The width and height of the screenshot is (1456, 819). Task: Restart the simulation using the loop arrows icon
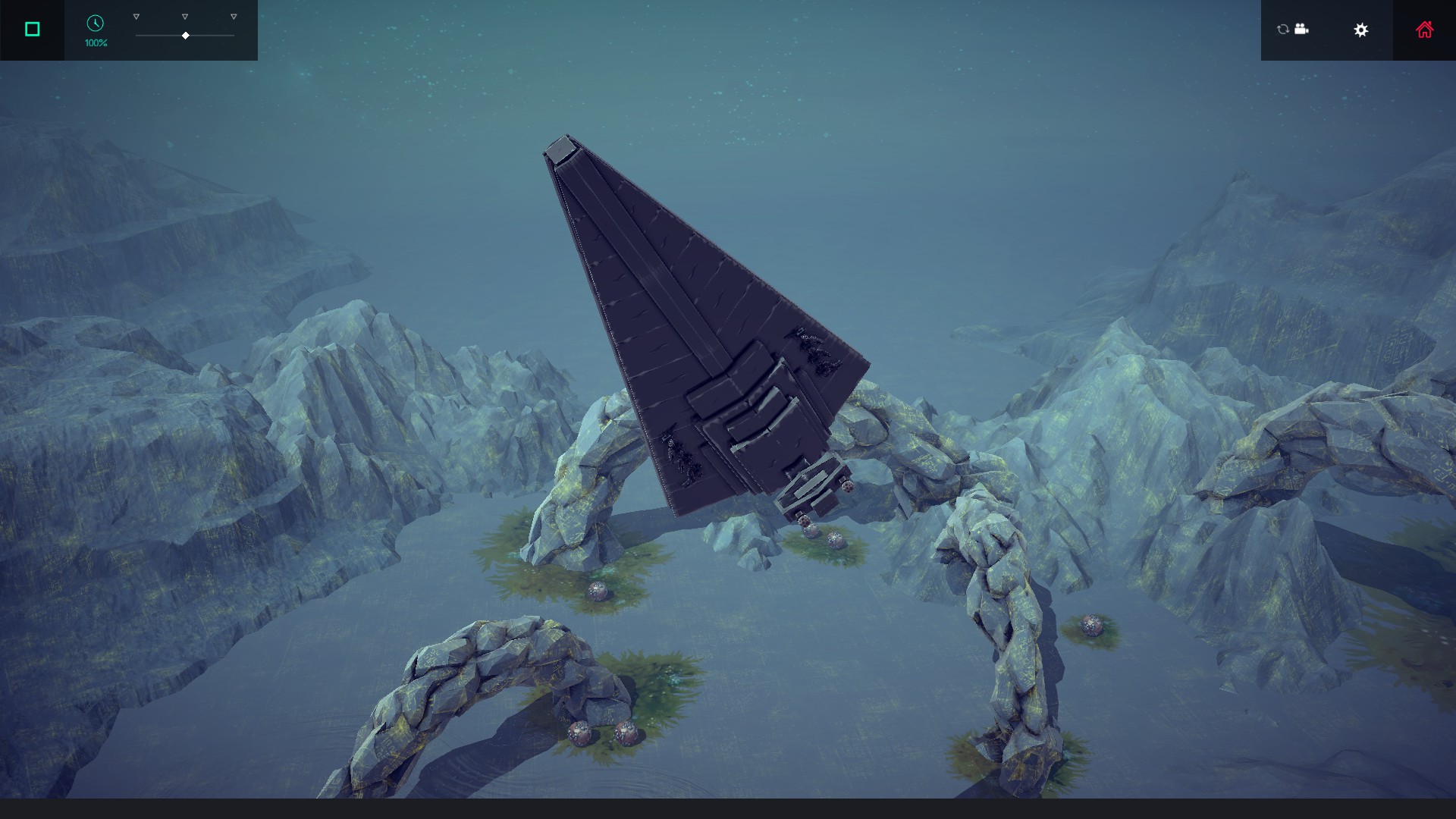1282,30
